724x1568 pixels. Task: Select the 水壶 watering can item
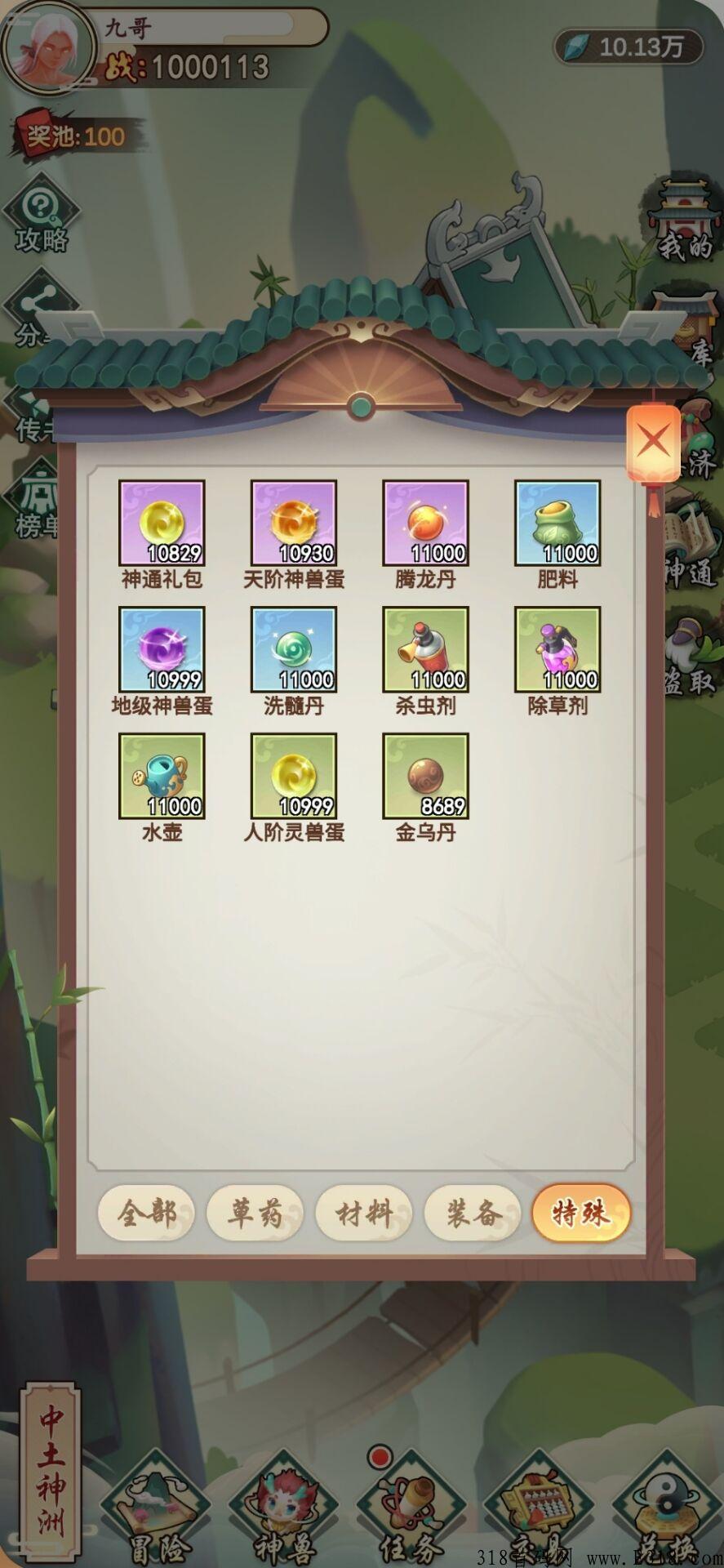pyautogui.click(x=162, y=776)
